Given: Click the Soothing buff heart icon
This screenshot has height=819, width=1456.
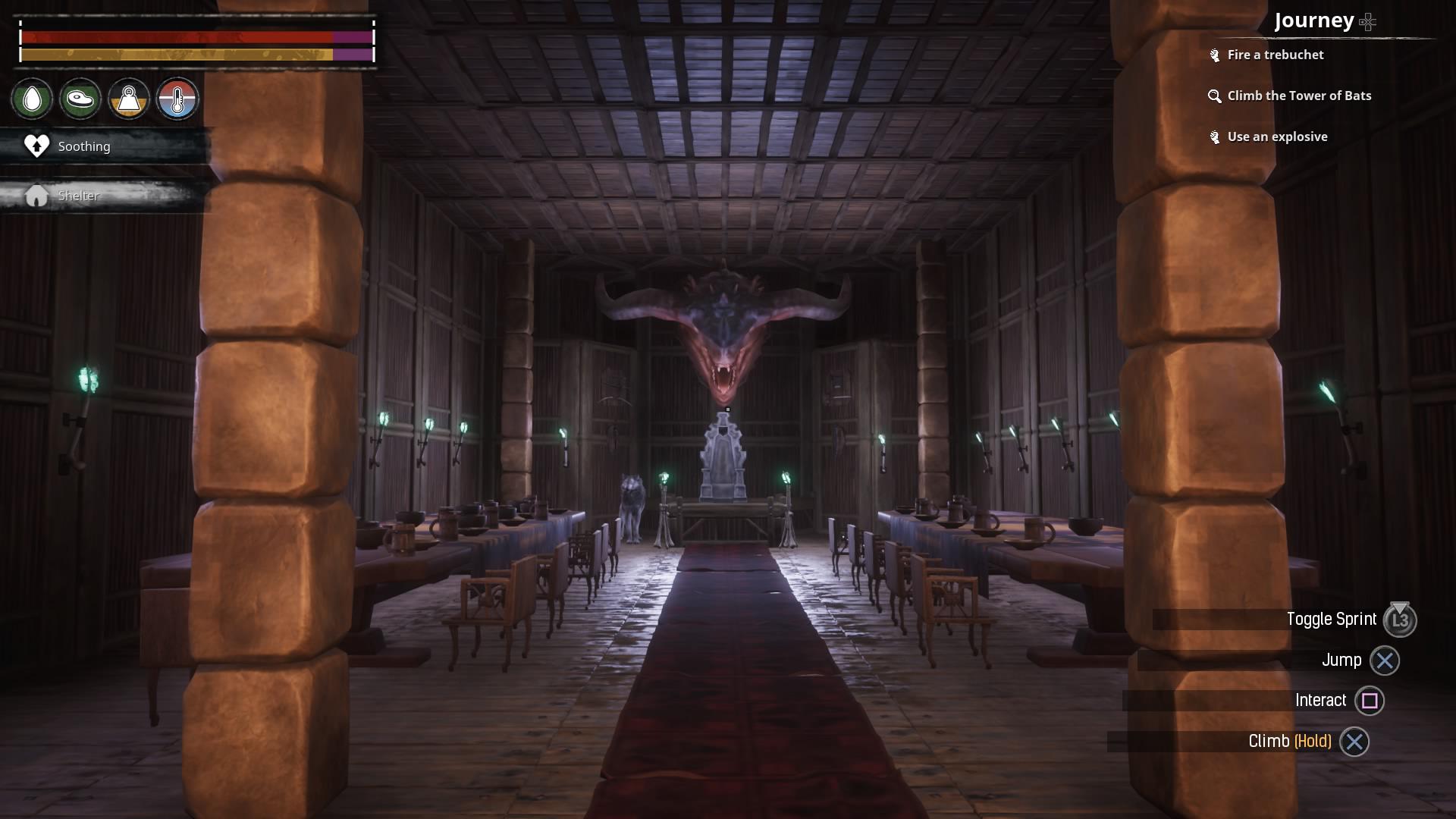Looking at the screenshot, I should point(35,146).
